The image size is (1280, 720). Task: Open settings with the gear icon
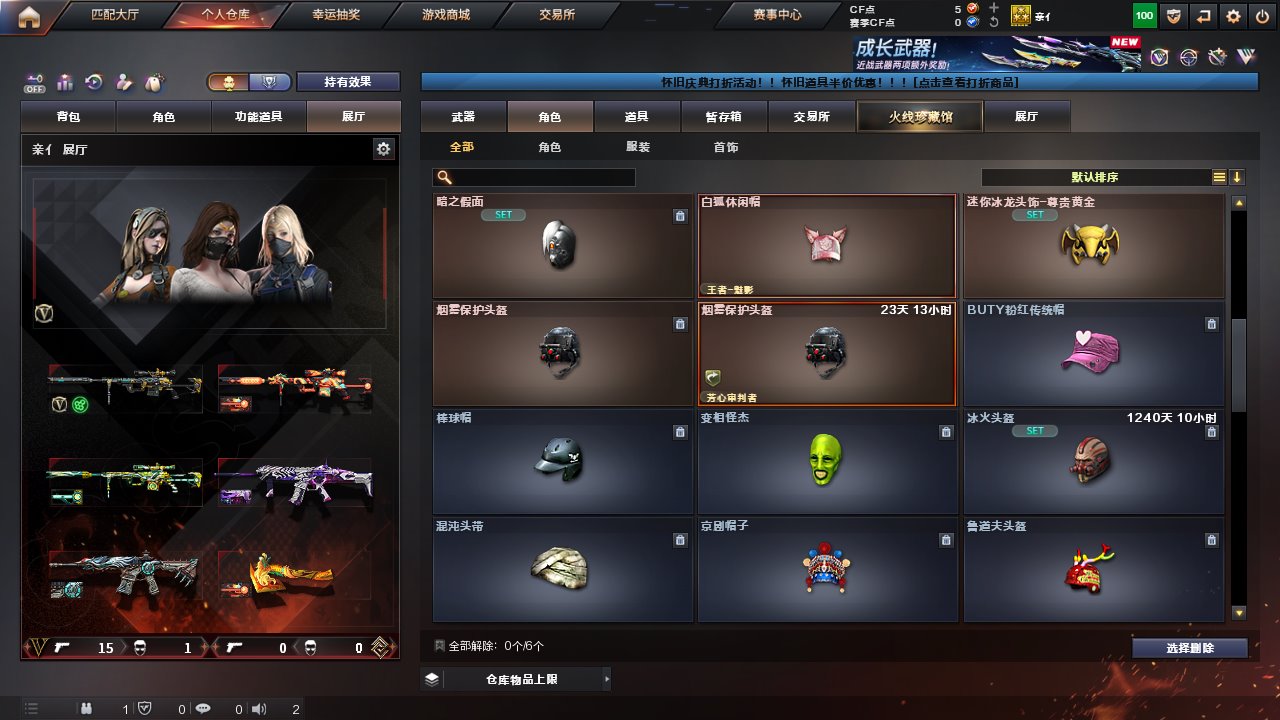click(x=1233, y=16)
